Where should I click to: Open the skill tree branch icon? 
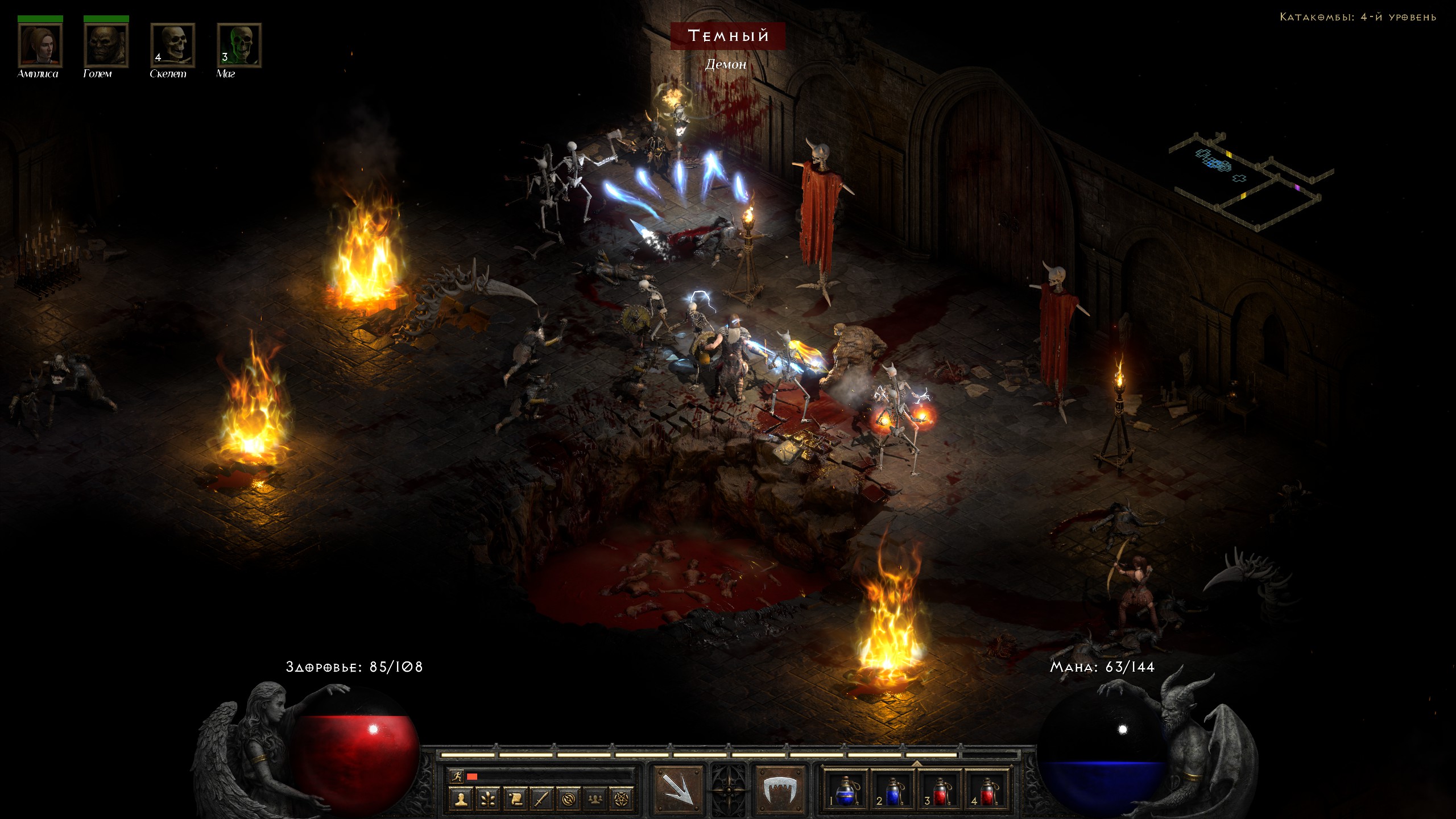coord(488,799)
